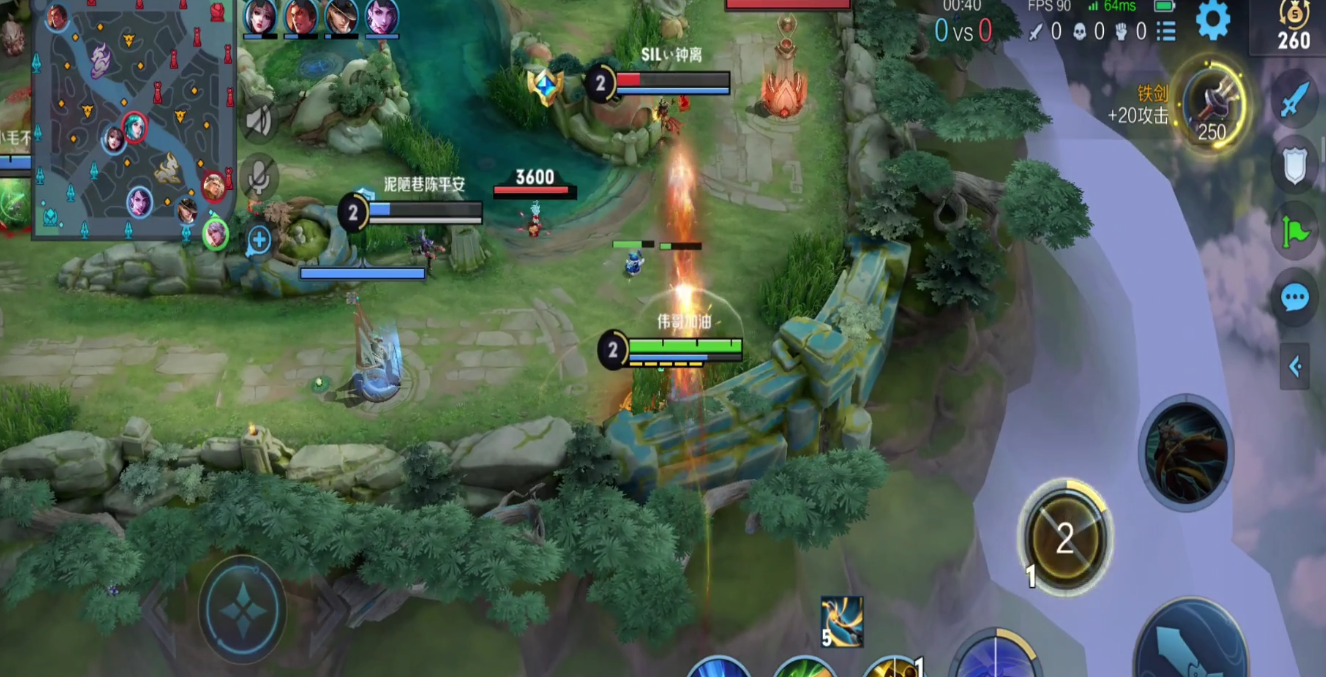Viewport: 1326px width, 677px height.
Task: Use the bow item icon marked 5
Action: [x=841, y=621]
